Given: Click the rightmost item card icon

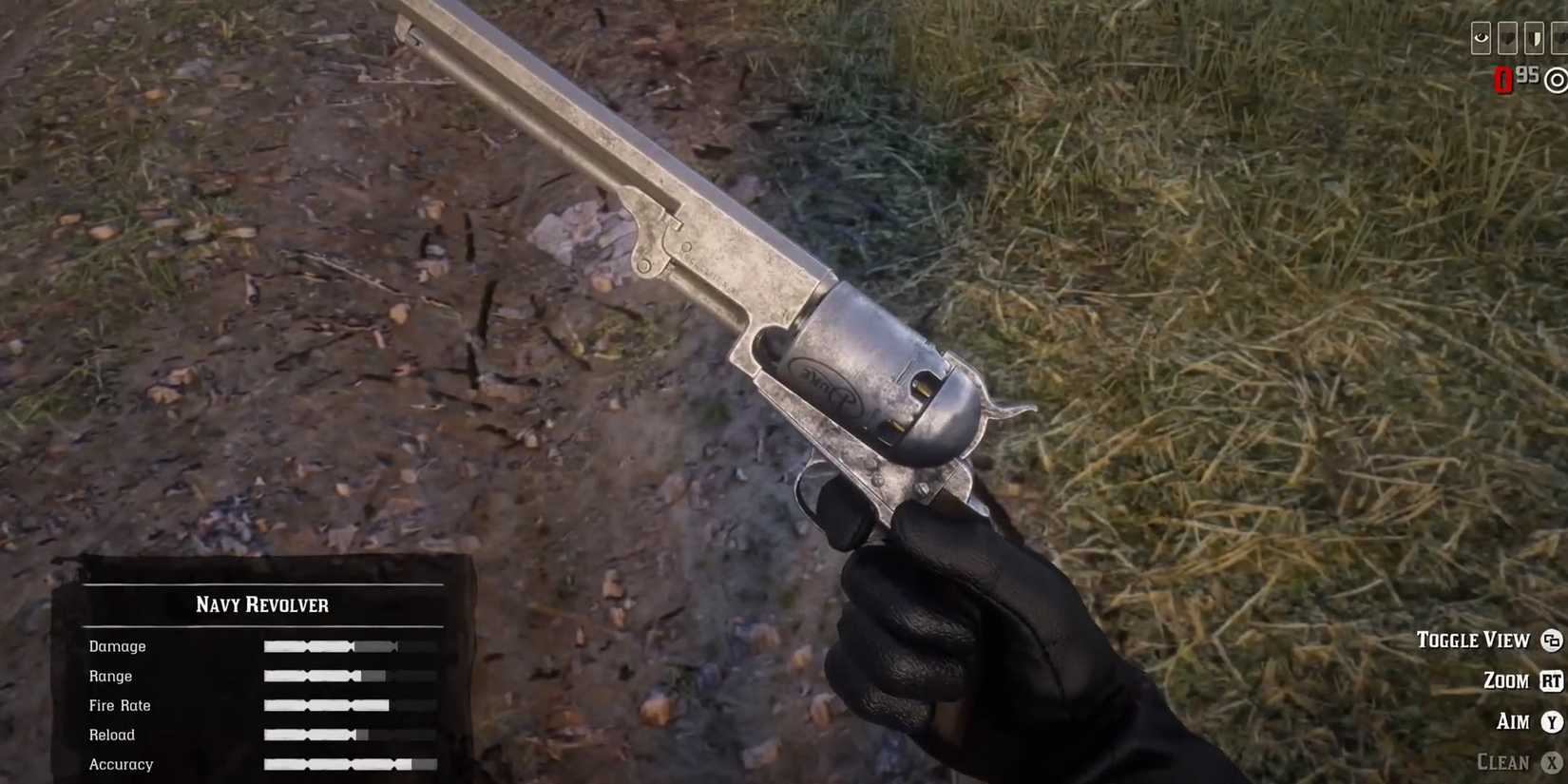Looking at the screenshot, I should [x=1561, y=38].
